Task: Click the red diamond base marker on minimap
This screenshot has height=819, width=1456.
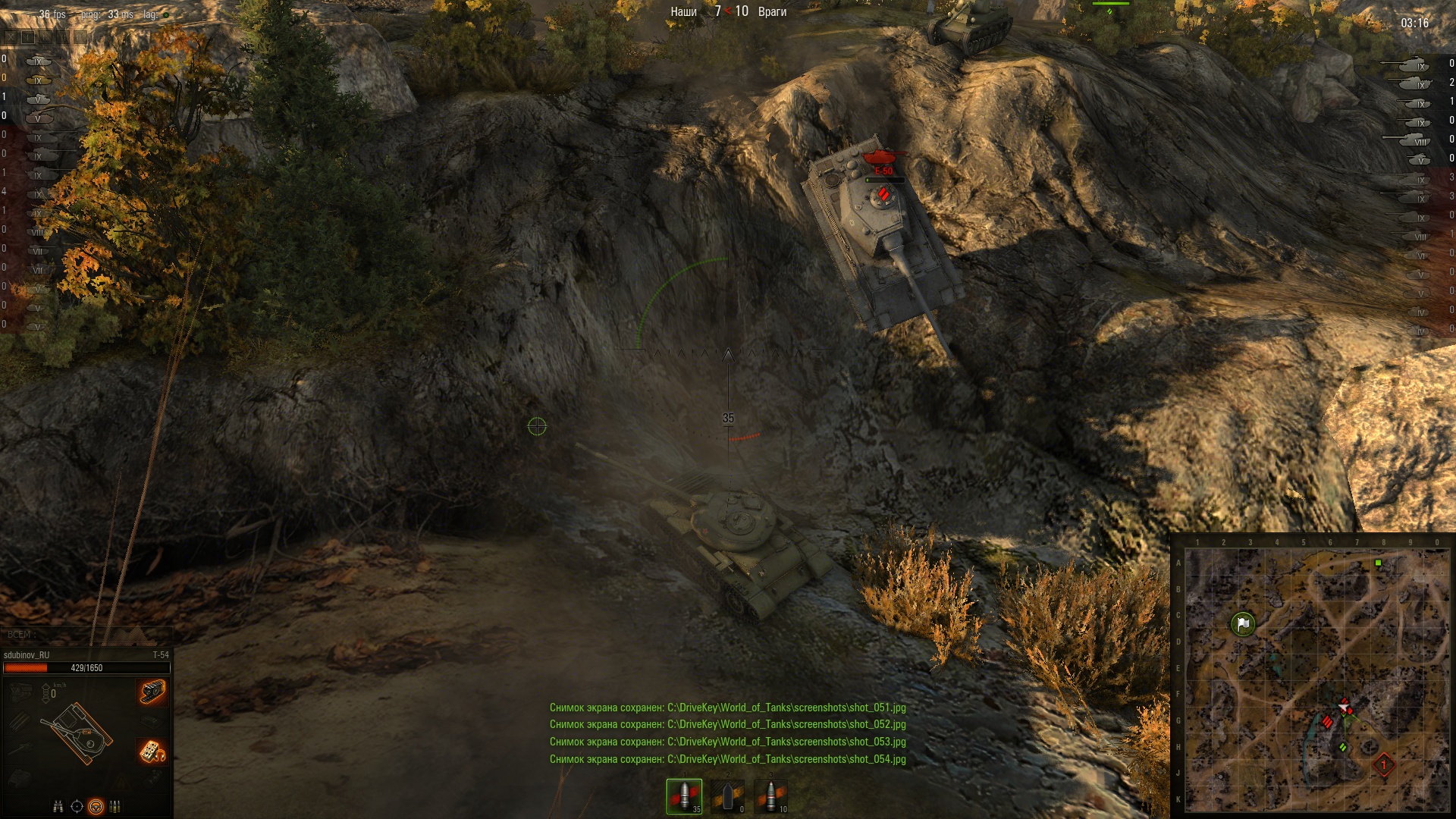Action: click(1384, 764)
